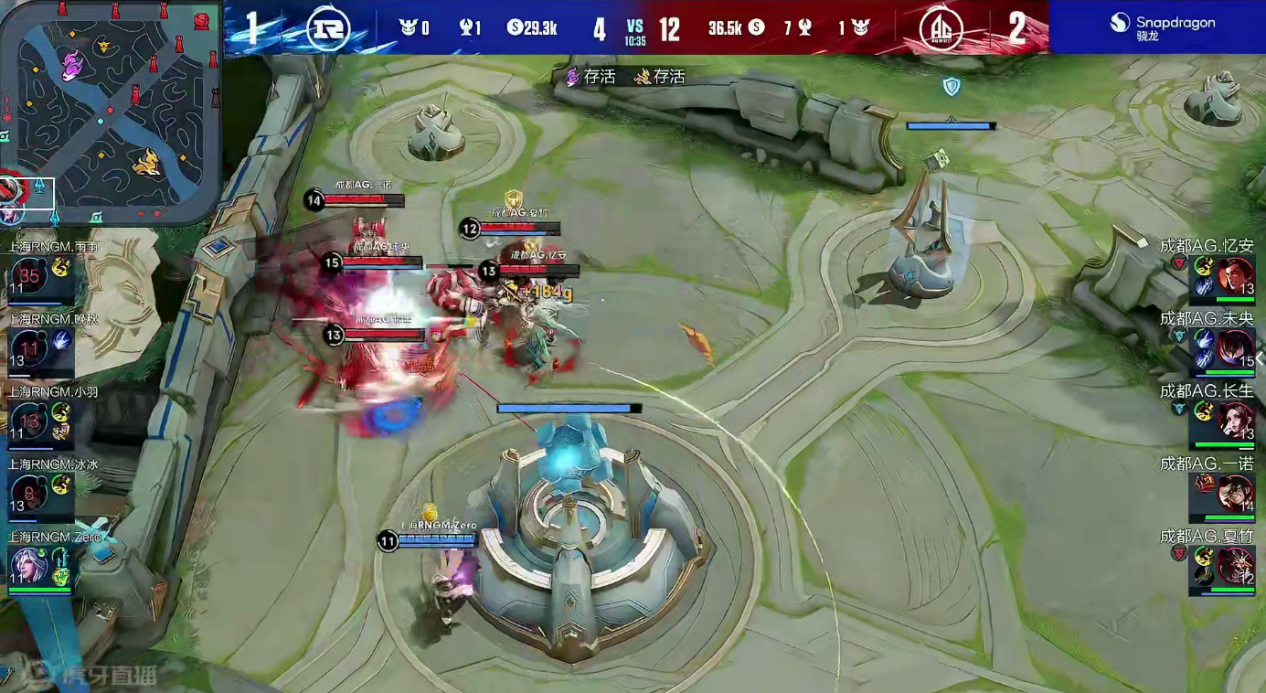Click the AG team logo on the scoreboard

pyautogui.click(x=940, y=28)
